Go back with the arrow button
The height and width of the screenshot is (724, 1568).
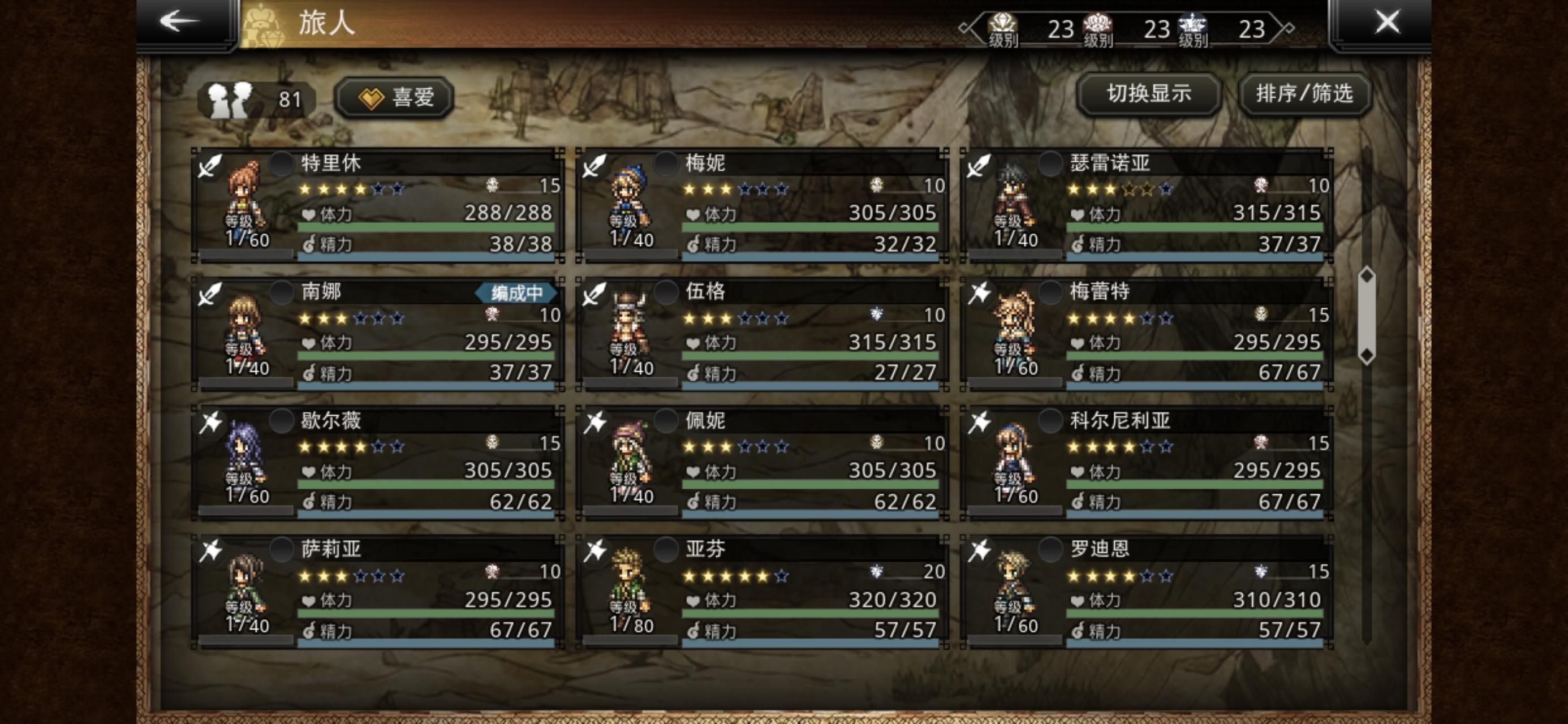tap(181, 22)
